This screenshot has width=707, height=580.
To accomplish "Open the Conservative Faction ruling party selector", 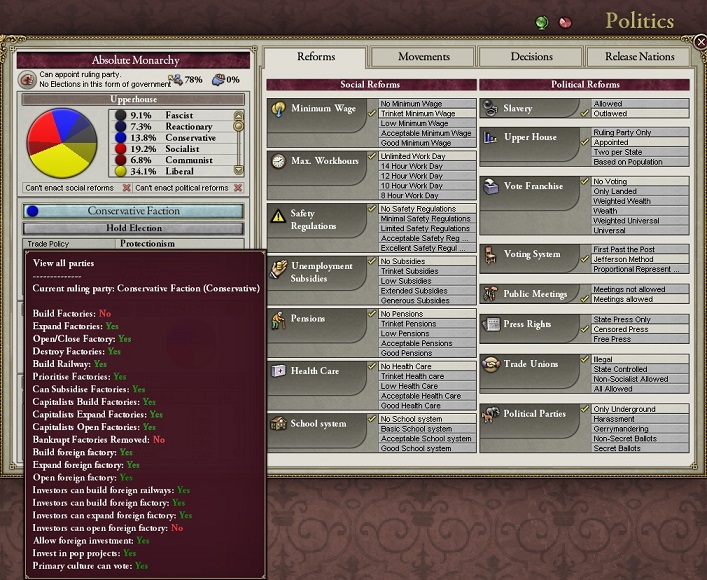I will (x=133, y=211).
